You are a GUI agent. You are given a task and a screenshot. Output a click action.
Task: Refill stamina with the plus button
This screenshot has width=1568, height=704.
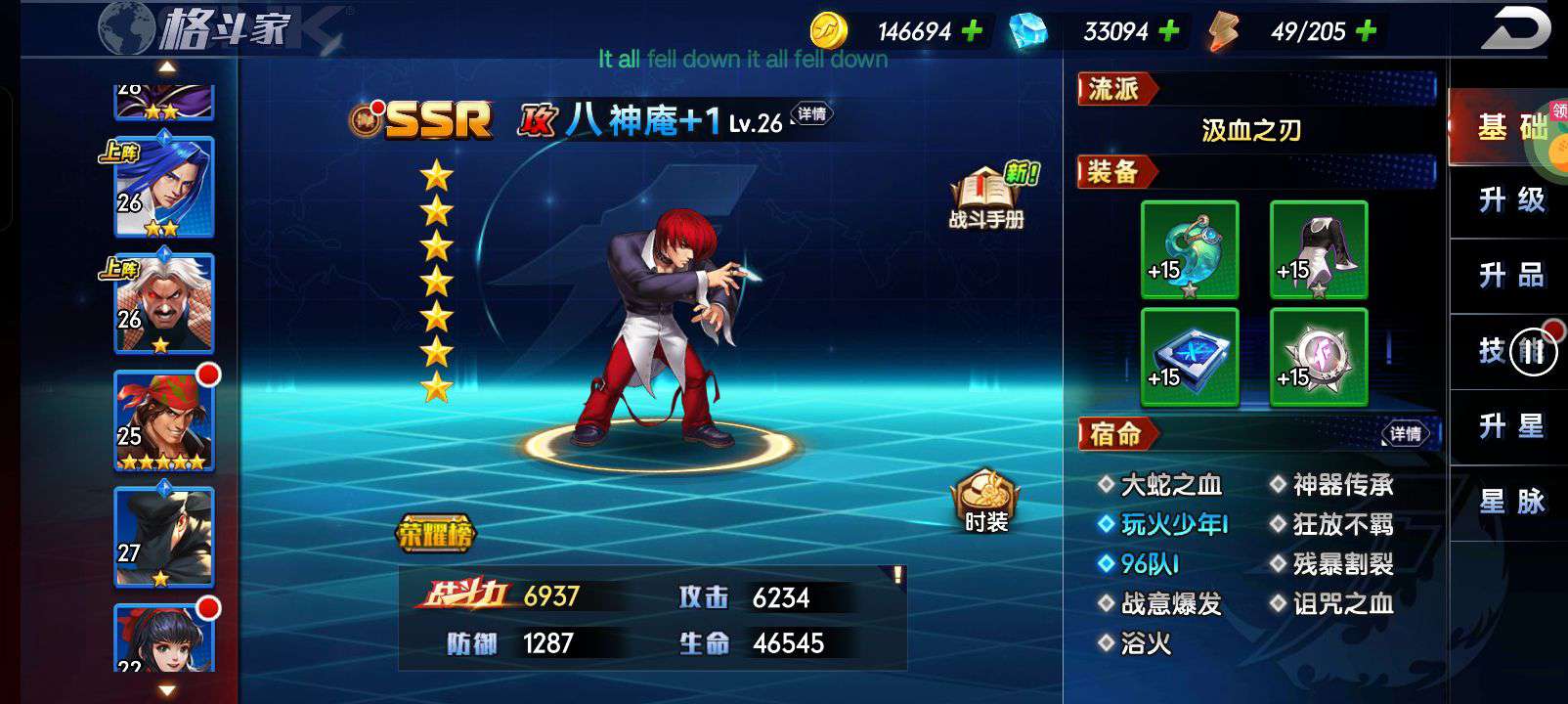click(x=1366, y=31)
